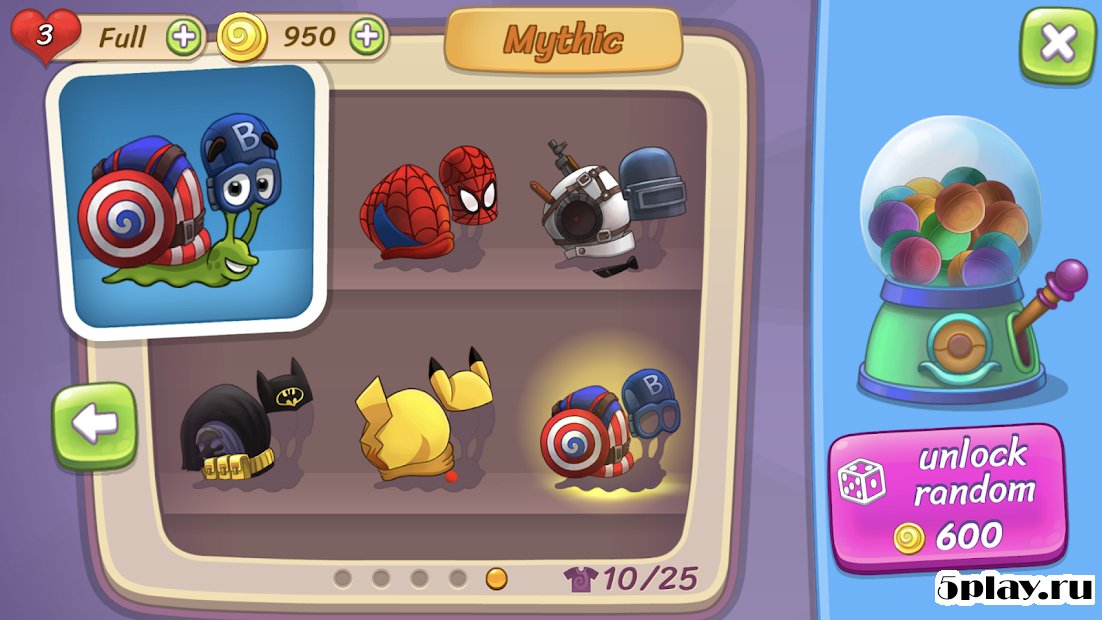Close the costume shop with the X button
Image resolution: width=1102 pixels, height=620 pixels.
pyautogui.click(x=1057, y=44)
